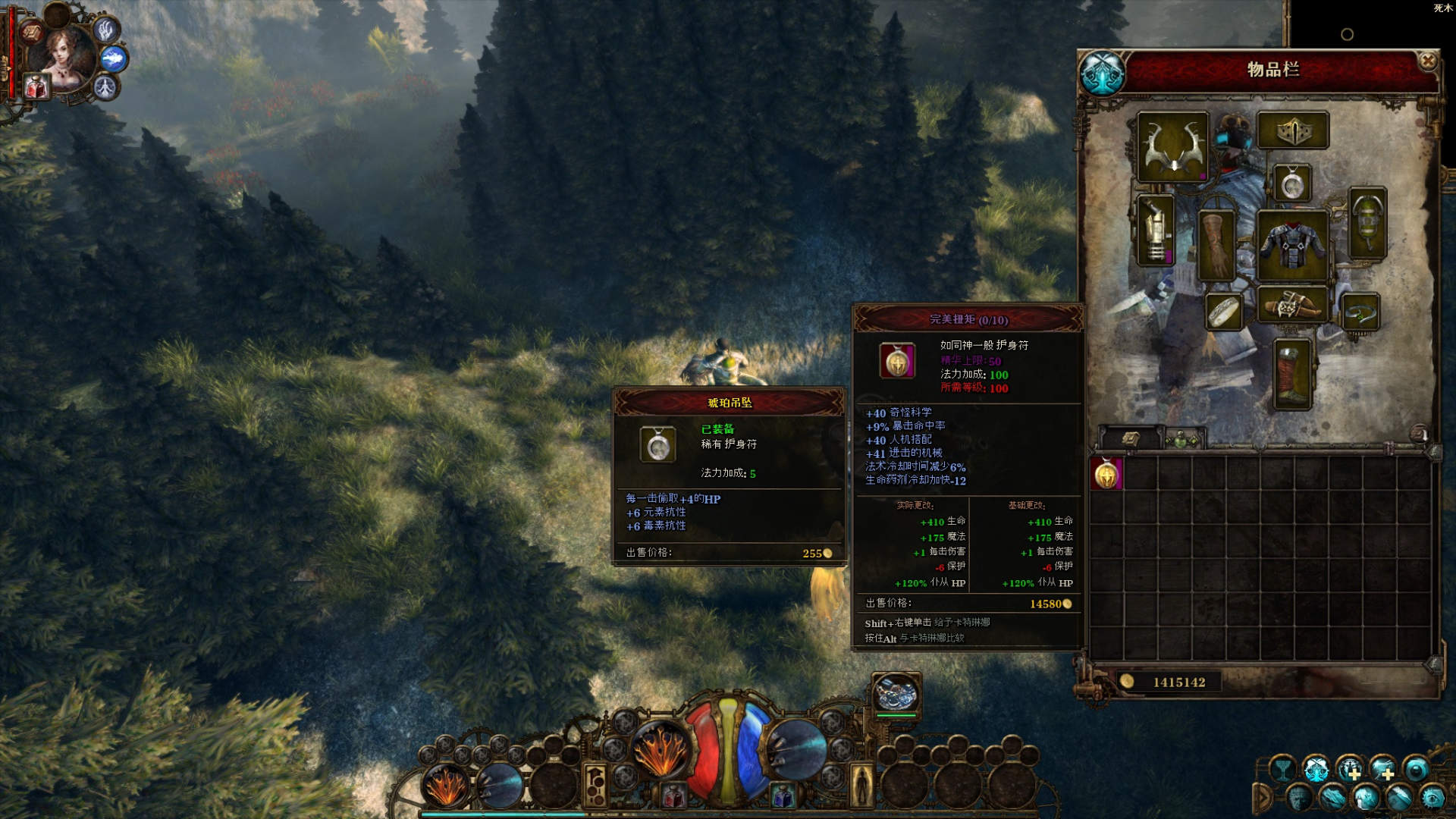Image resolution: width=1456 pixels, height=819 pixels.
Task: Select the equipped chest armor slot
Action: [x=1292, y=245]
